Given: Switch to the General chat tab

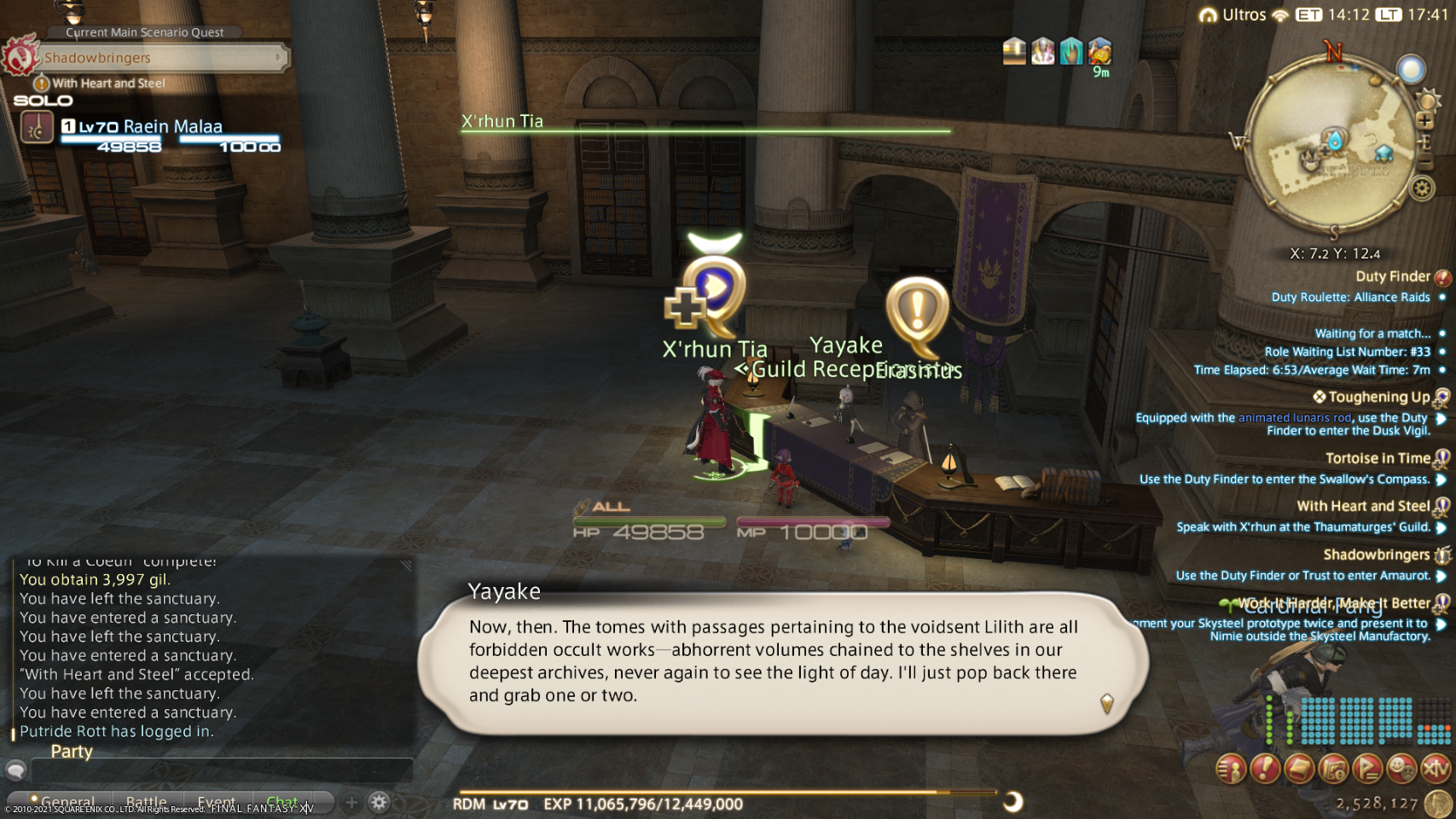Looking at the screenshot, I should coord(67,803).
